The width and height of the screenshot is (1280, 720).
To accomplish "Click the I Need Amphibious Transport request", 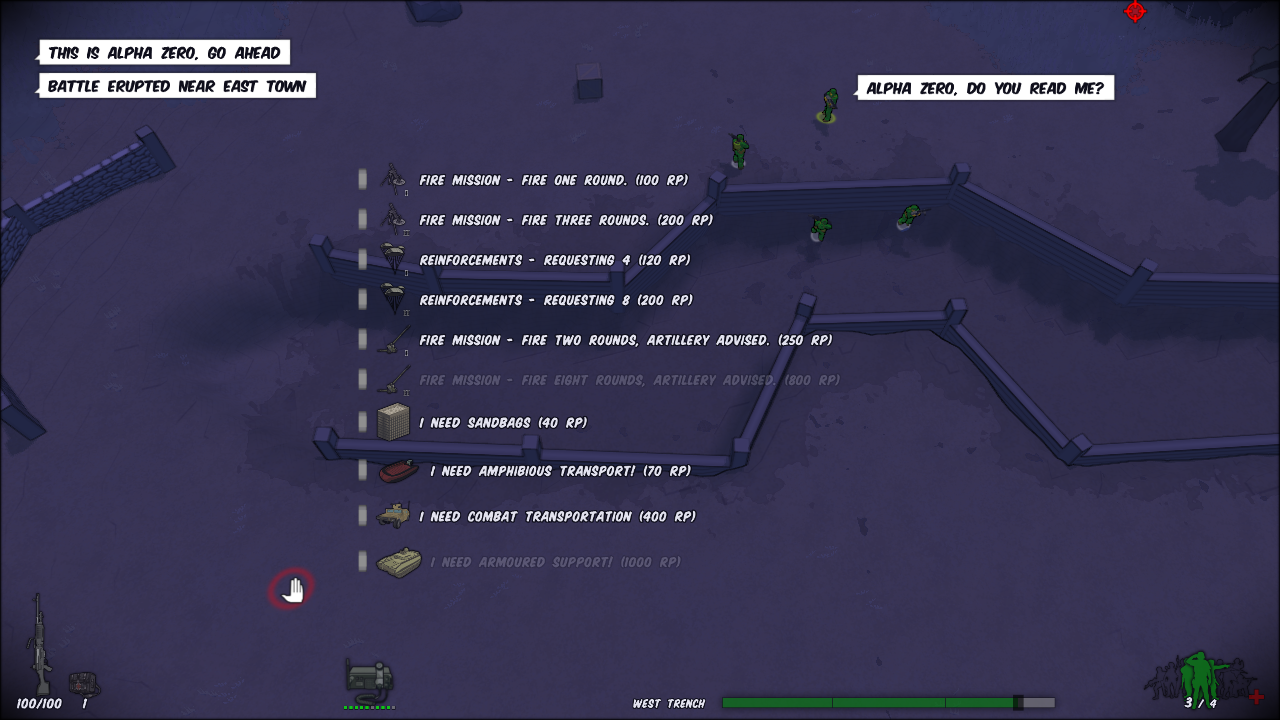I will pyautogui.click(x=561, y=469).
